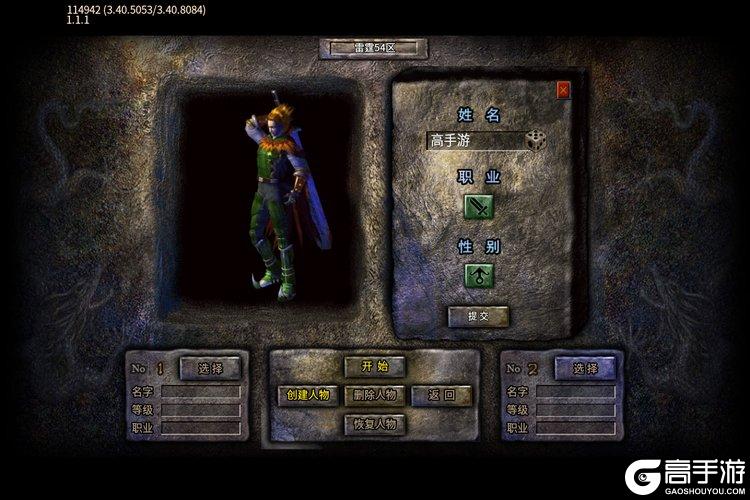
Task: Select character slot No 2 with 选择
Action: click(584, 368)
